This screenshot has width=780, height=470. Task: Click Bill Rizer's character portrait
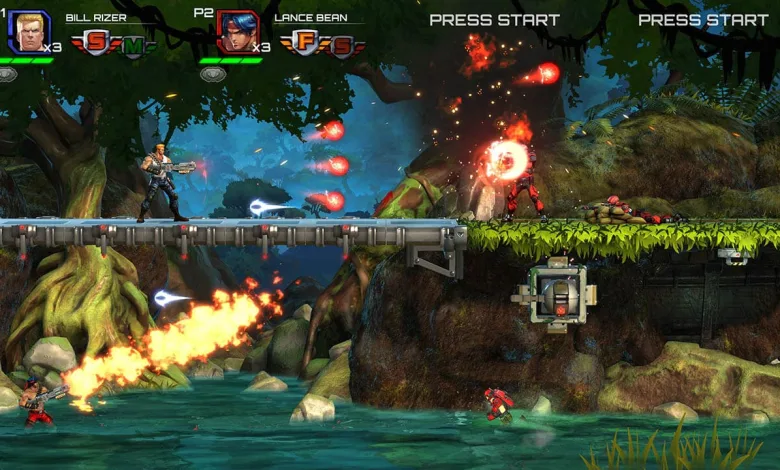coord(28,31)
